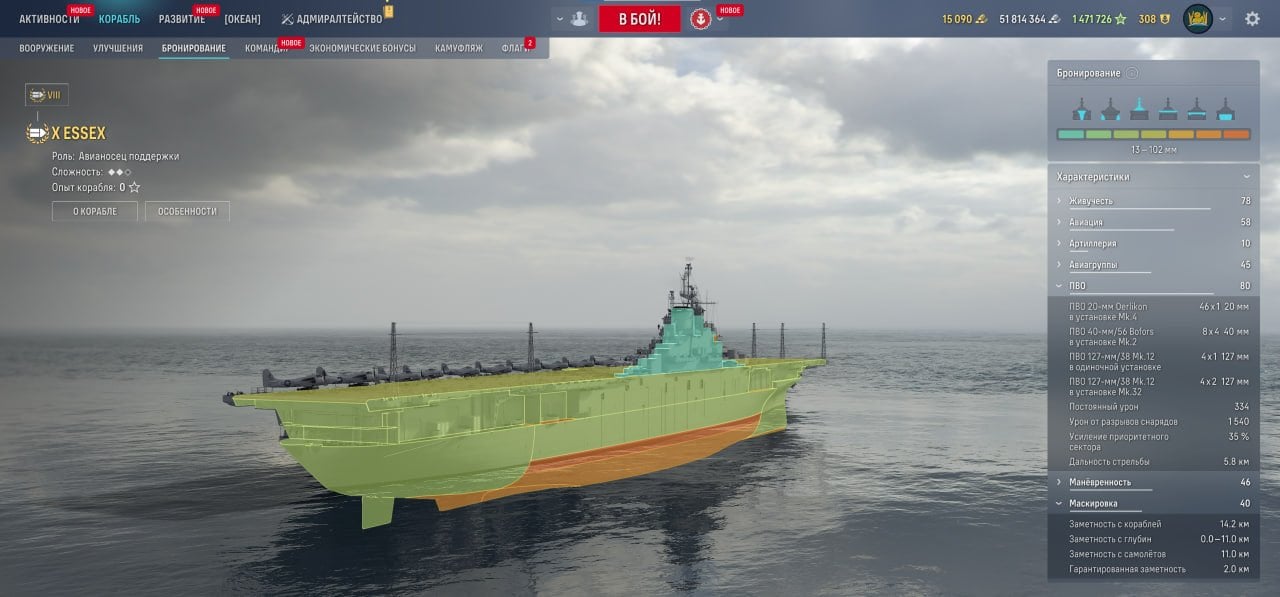Switch to the ВООРУЖЕНИЕ tab
This screenshot has width=1280, height=597.
point(46,48)
